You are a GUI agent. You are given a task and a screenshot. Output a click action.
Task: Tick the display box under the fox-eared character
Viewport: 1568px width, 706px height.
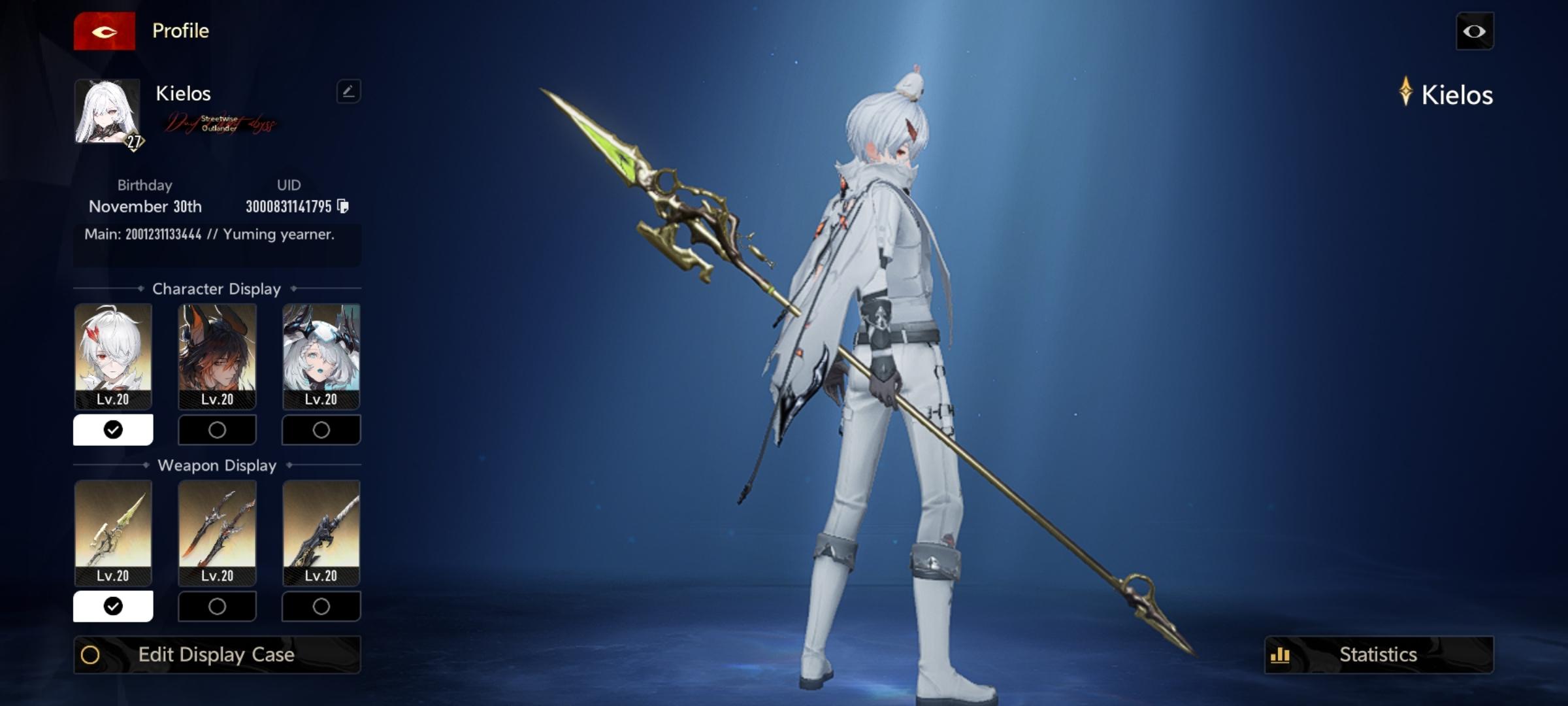(x=217, y=429)
